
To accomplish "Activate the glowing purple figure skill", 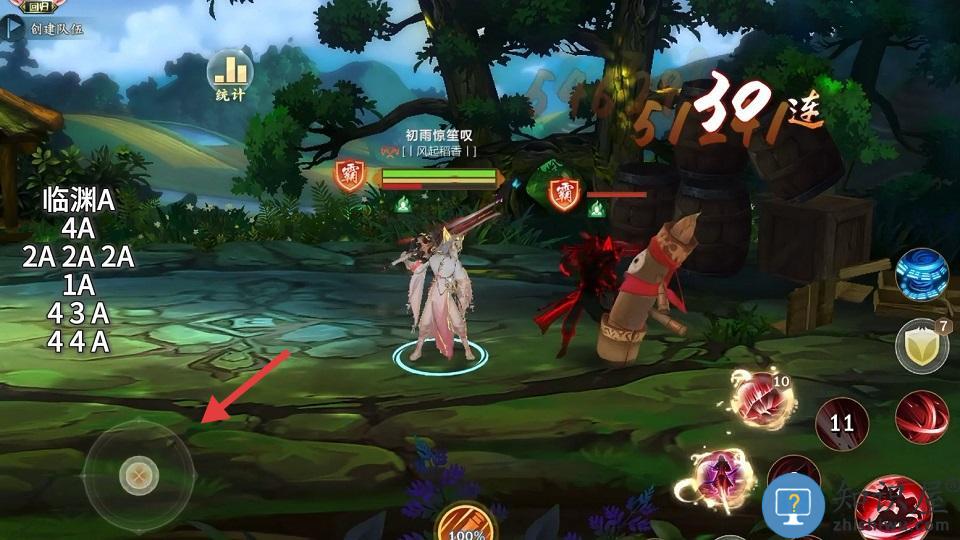I will click(721, 476).
